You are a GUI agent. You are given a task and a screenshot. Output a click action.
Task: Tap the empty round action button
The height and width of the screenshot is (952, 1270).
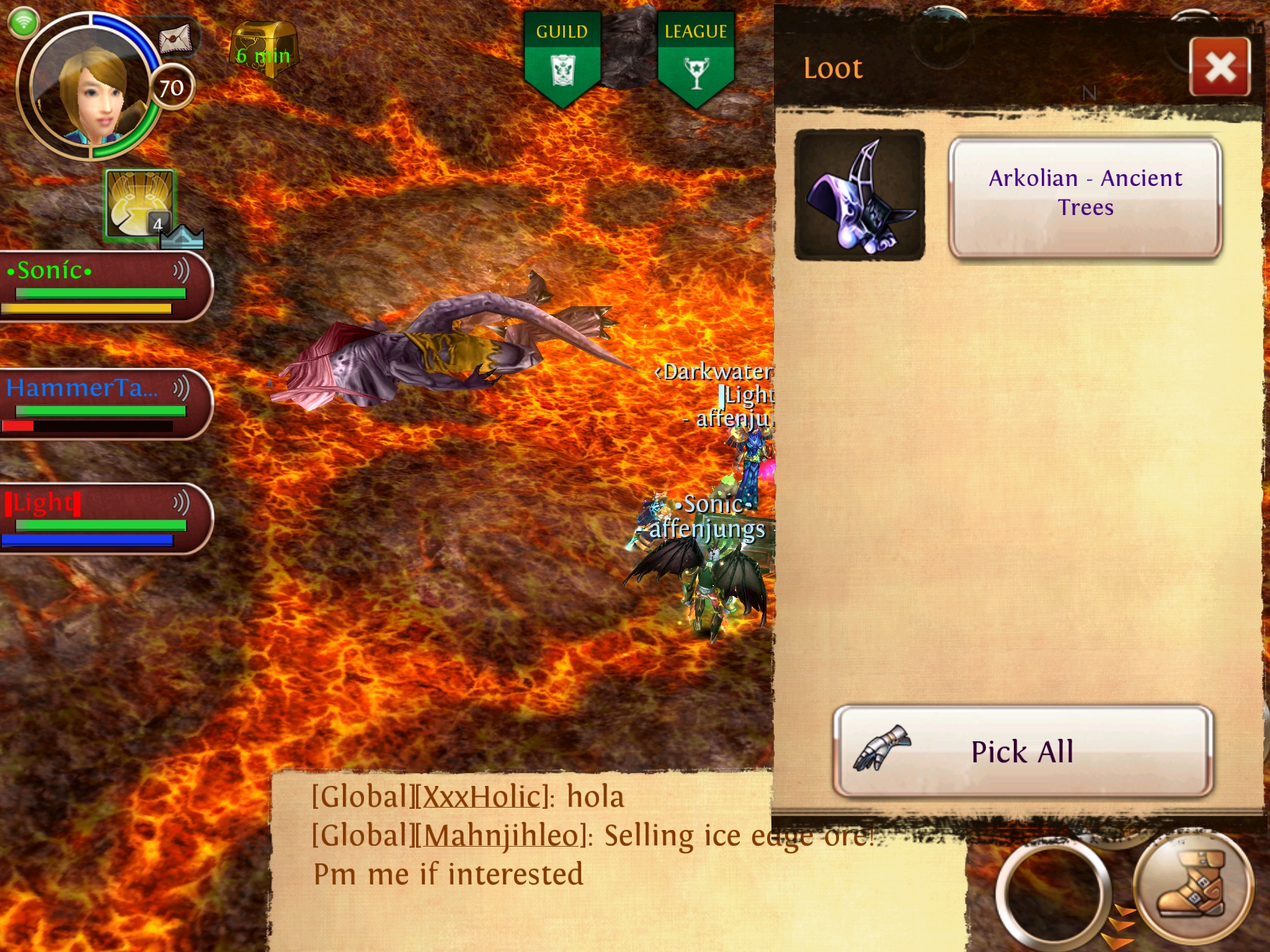pyautogui.click(x=1053, y=892)
